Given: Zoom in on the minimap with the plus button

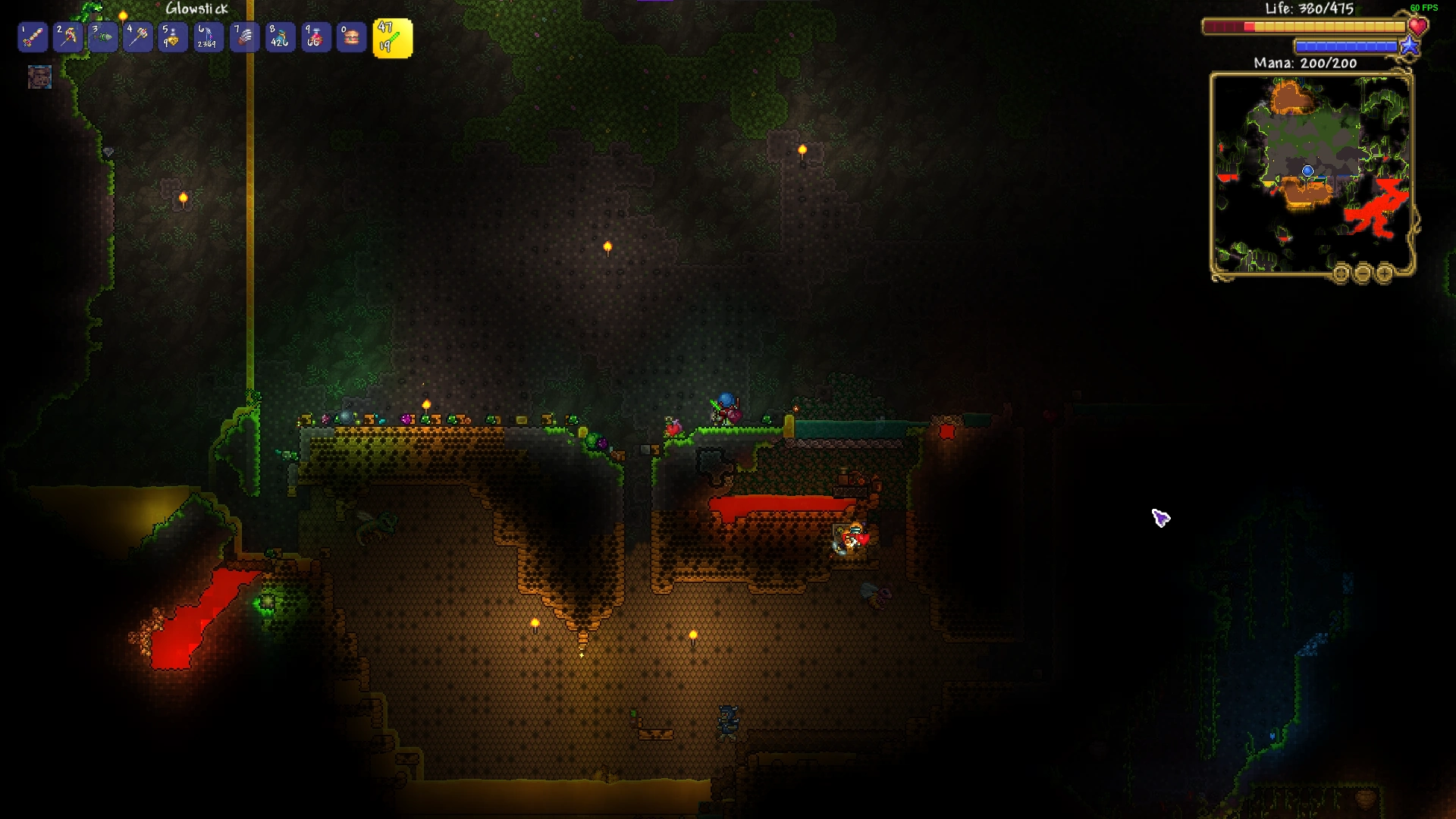Looking at the screenshot, I should tap(1383, 273).
